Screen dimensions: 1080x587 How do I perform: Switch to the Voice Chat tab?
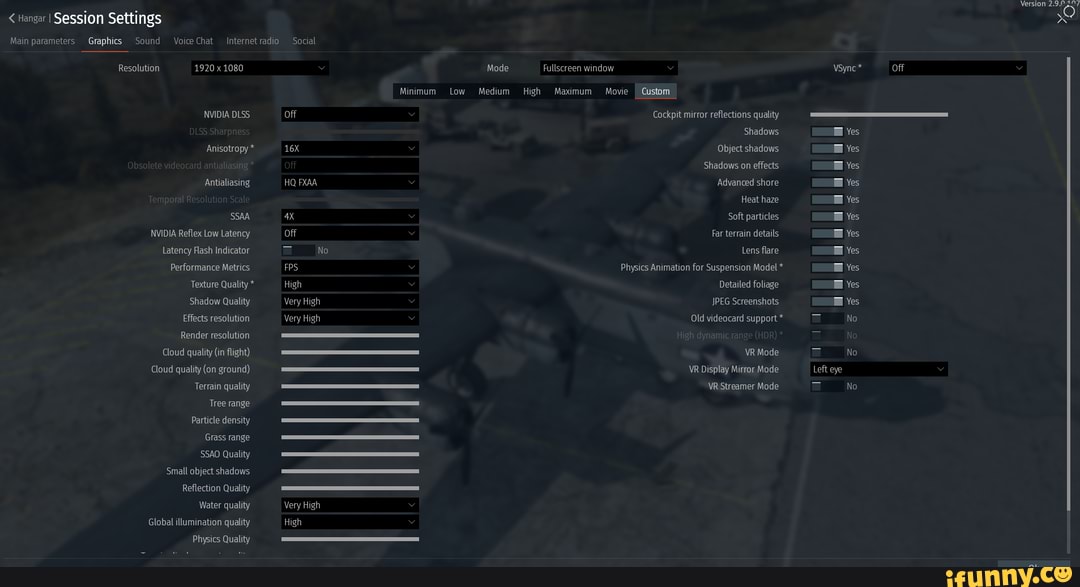pyautogui.click(x=193, y=41)
